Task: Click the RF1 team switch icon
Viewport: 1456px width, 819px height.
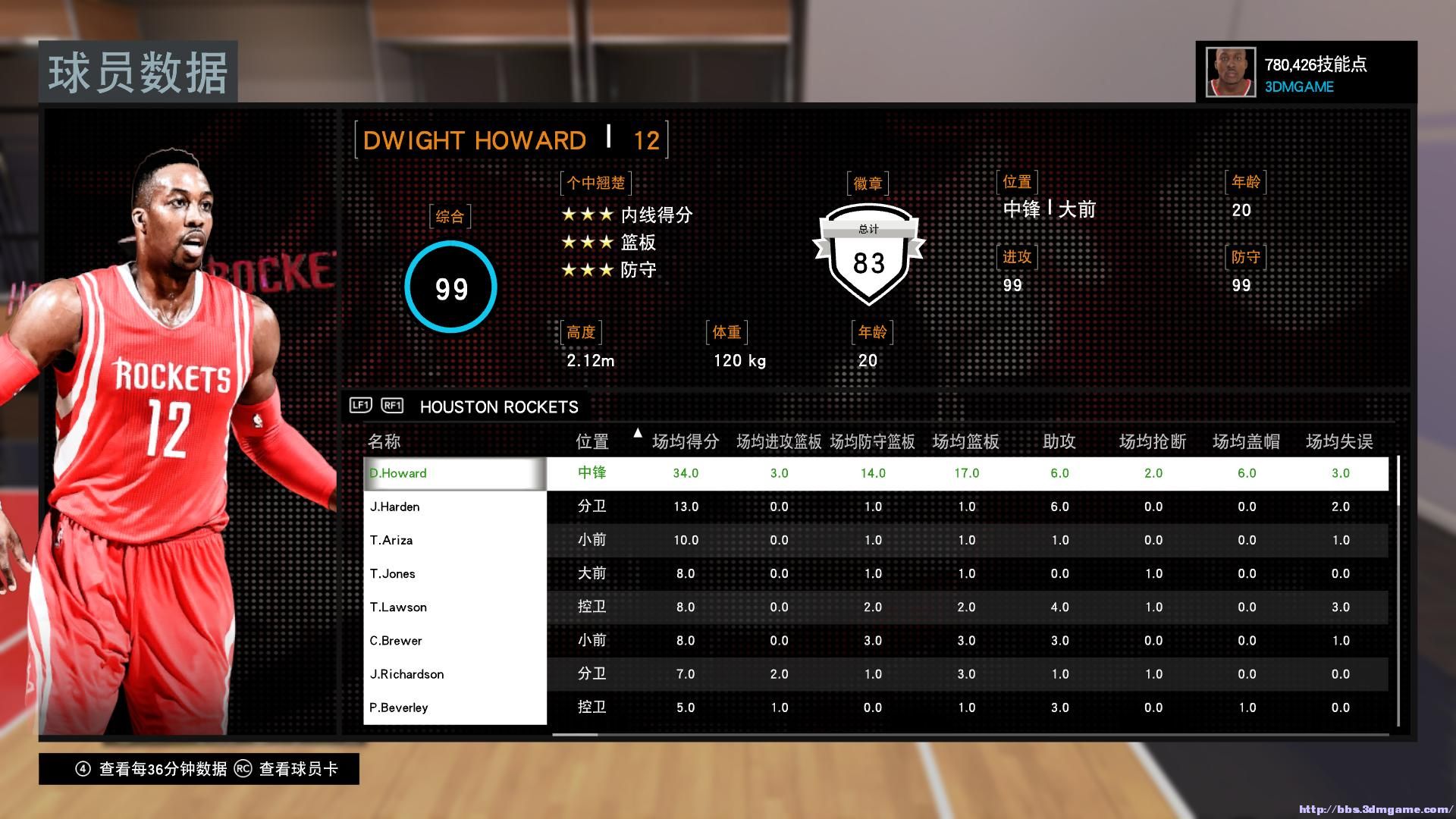Action: click(x=391, y=406)
